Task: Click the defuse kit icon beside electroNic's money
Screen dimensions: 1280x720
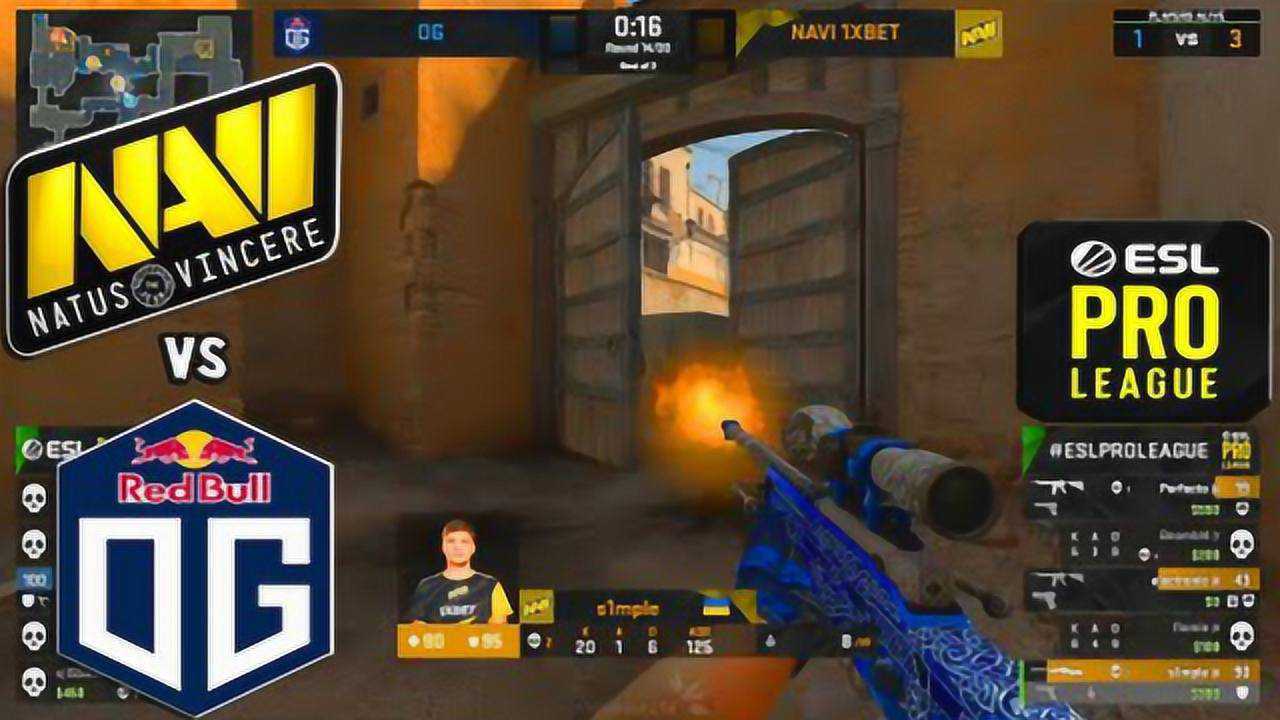Action: [x=1232, y=600]
